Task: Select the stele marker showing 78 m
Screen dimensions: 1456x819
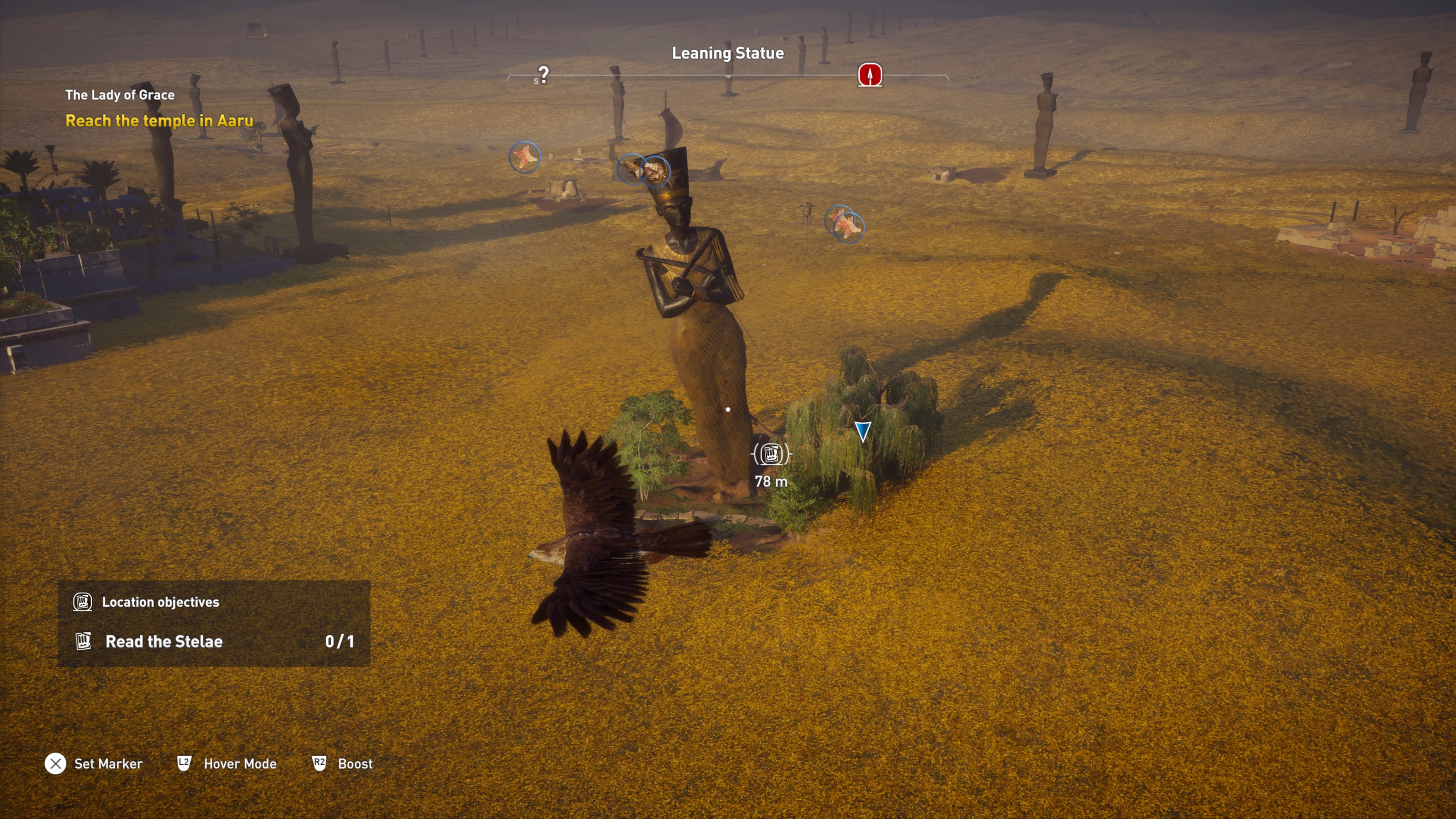Action: (771, 454)
